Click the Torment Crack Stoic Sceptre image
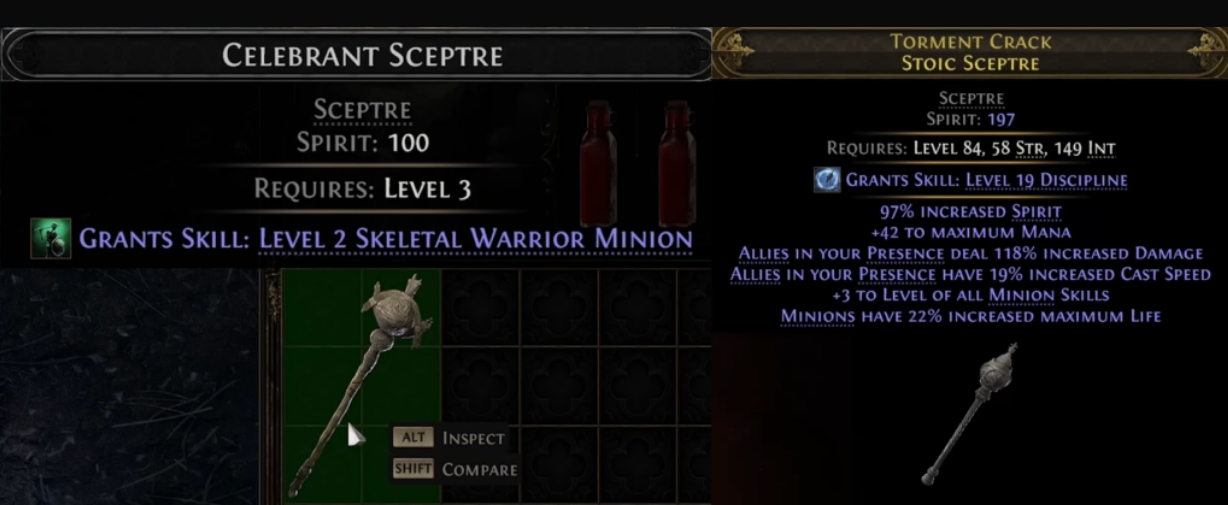1228x505 pixels. click(x=970, y=411)
